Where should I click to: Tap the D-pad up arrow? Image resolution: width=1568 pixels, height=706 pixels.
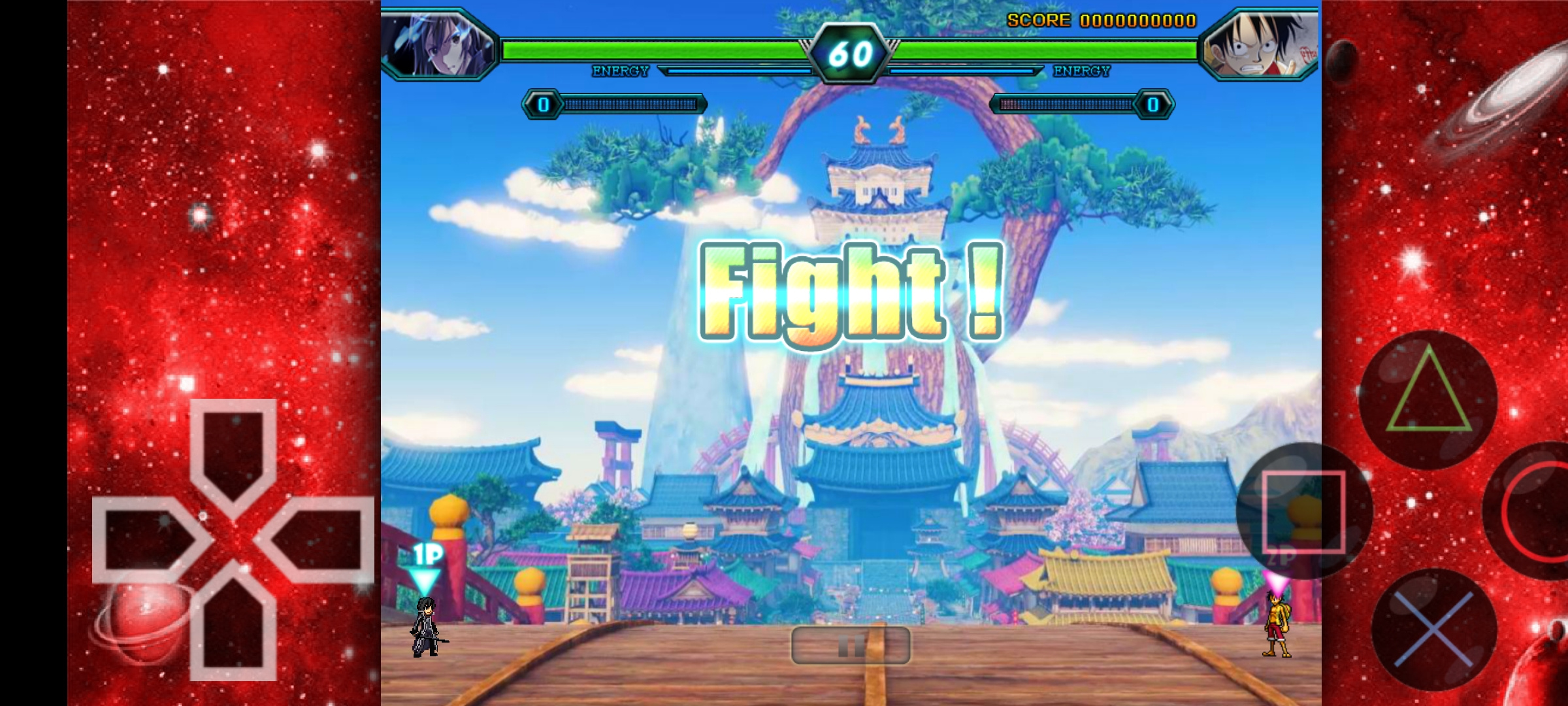[233, 451]
